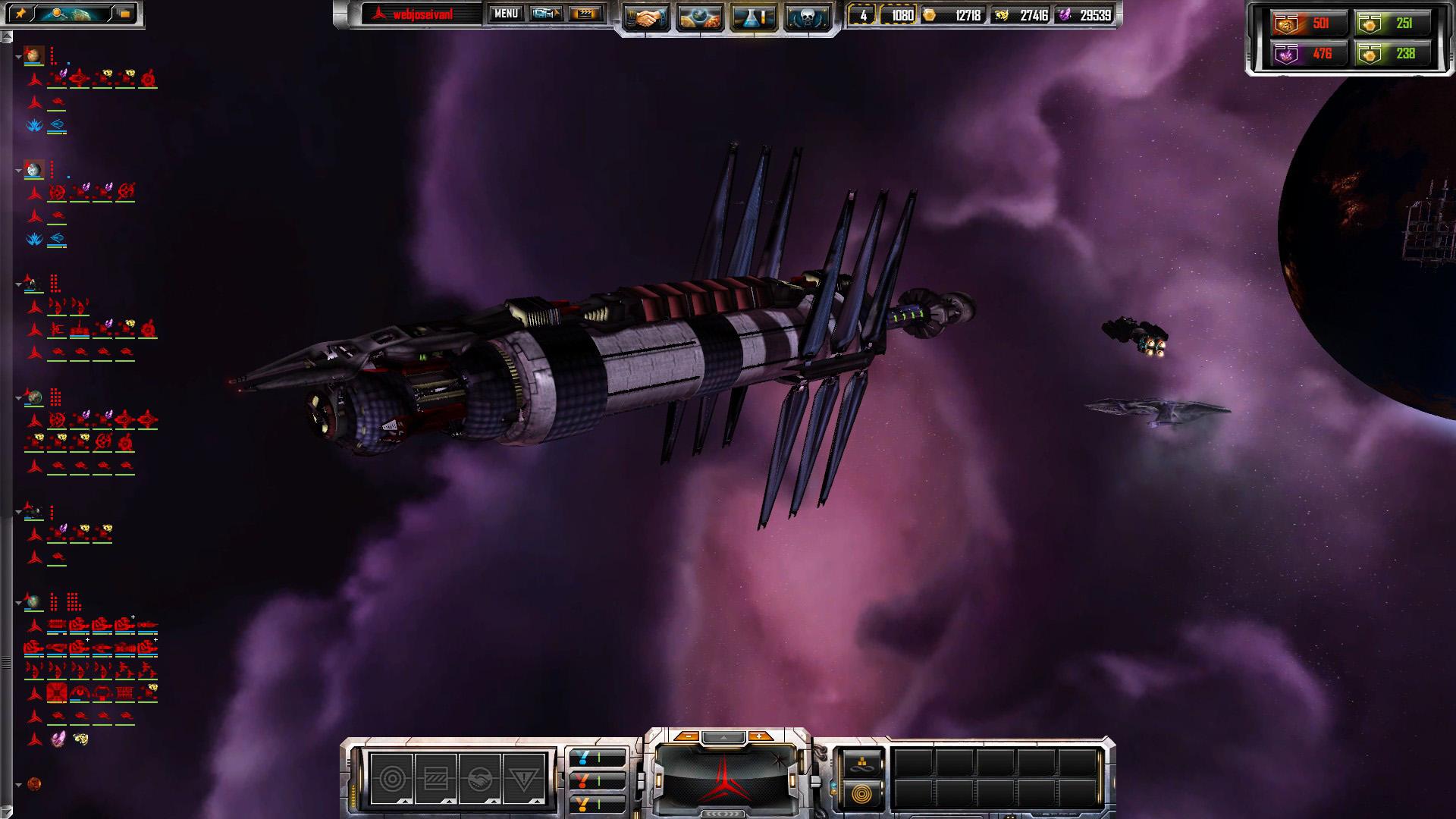Select the target ring command icon
Viewport: 1456px width, 819px height.
coord(392,779)
